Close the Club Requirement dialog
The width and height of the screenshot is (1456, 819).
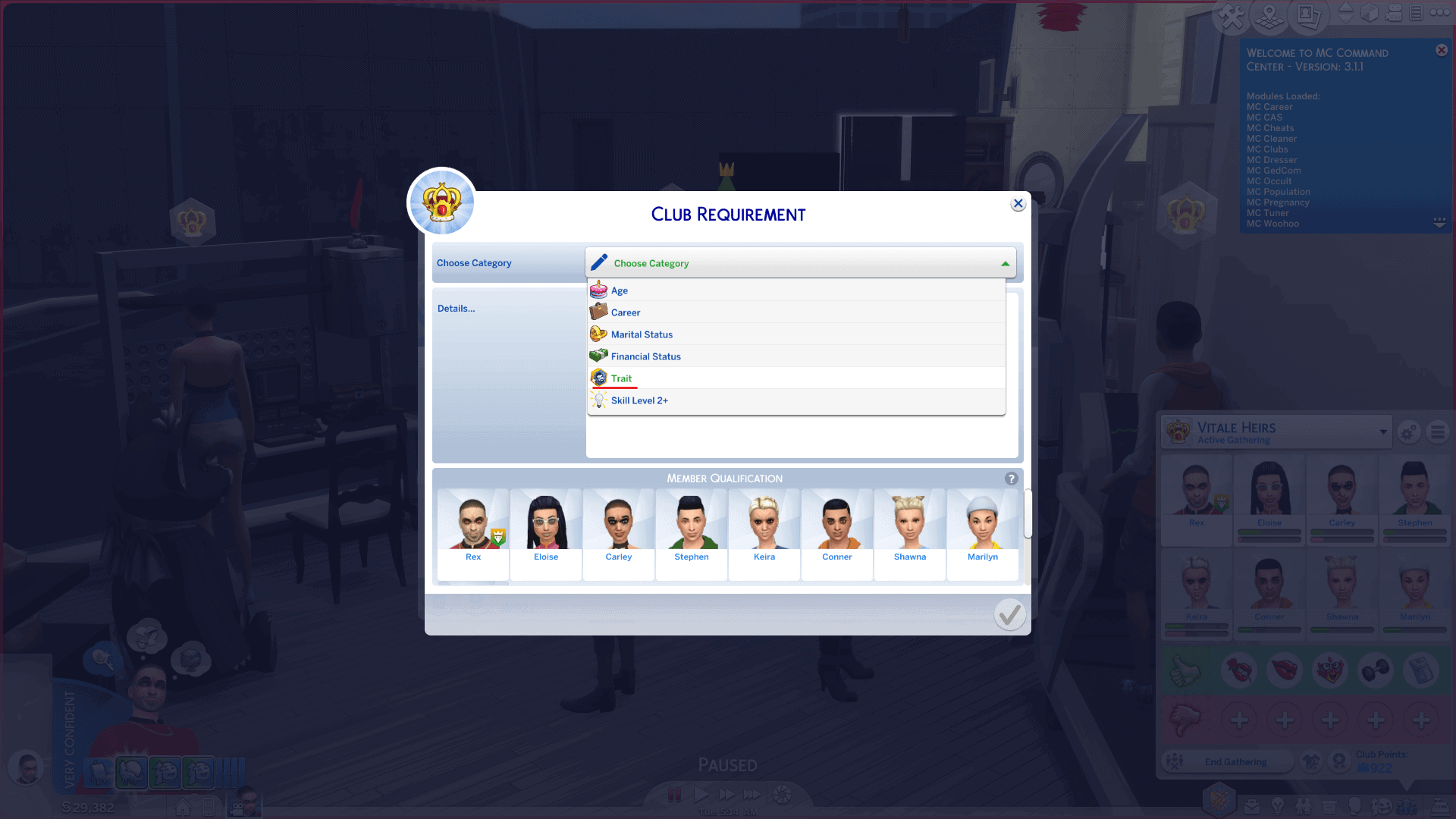[x=1018, y=204]
